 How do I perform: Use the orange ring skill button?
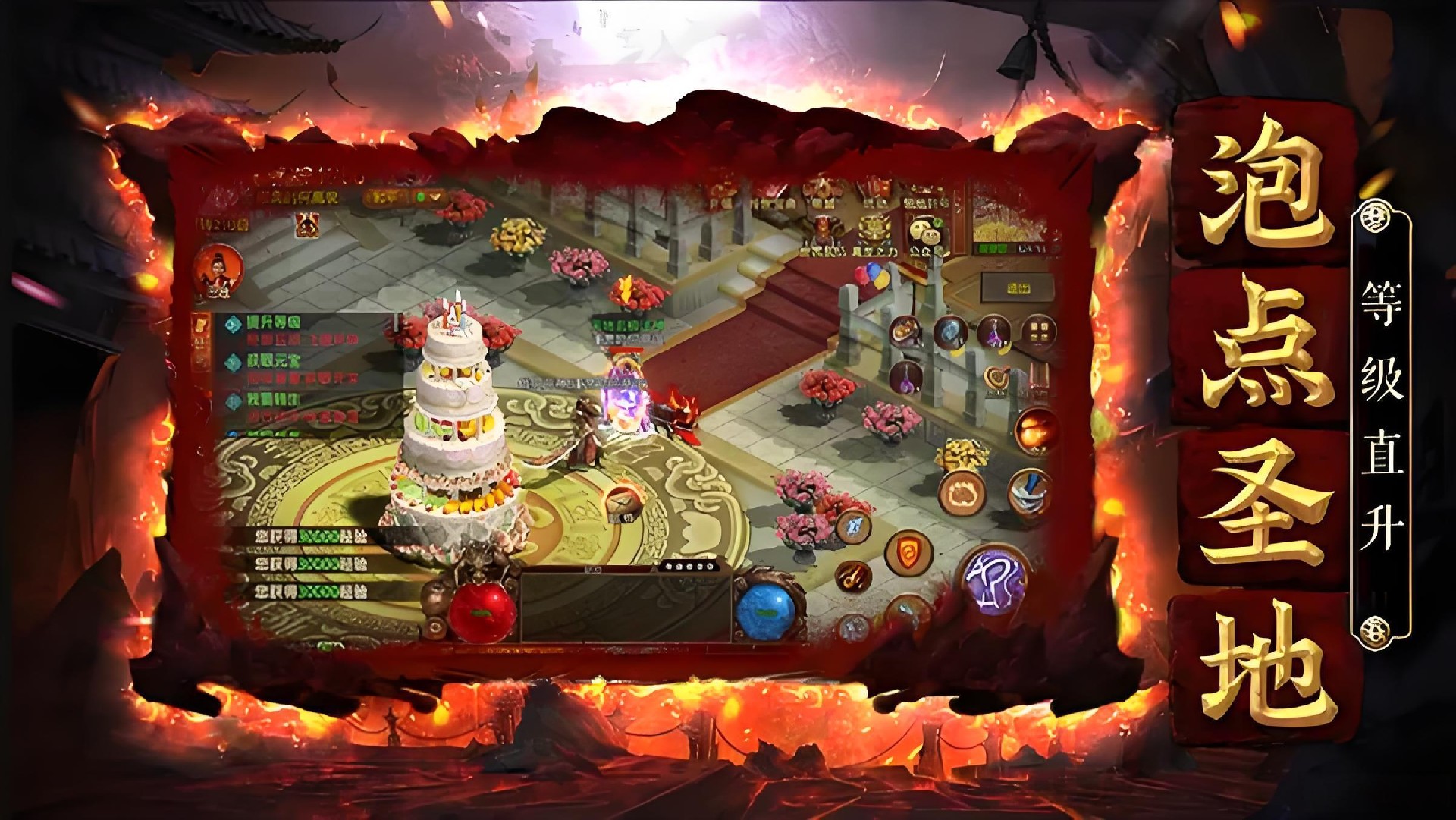(x=962, y=492)
